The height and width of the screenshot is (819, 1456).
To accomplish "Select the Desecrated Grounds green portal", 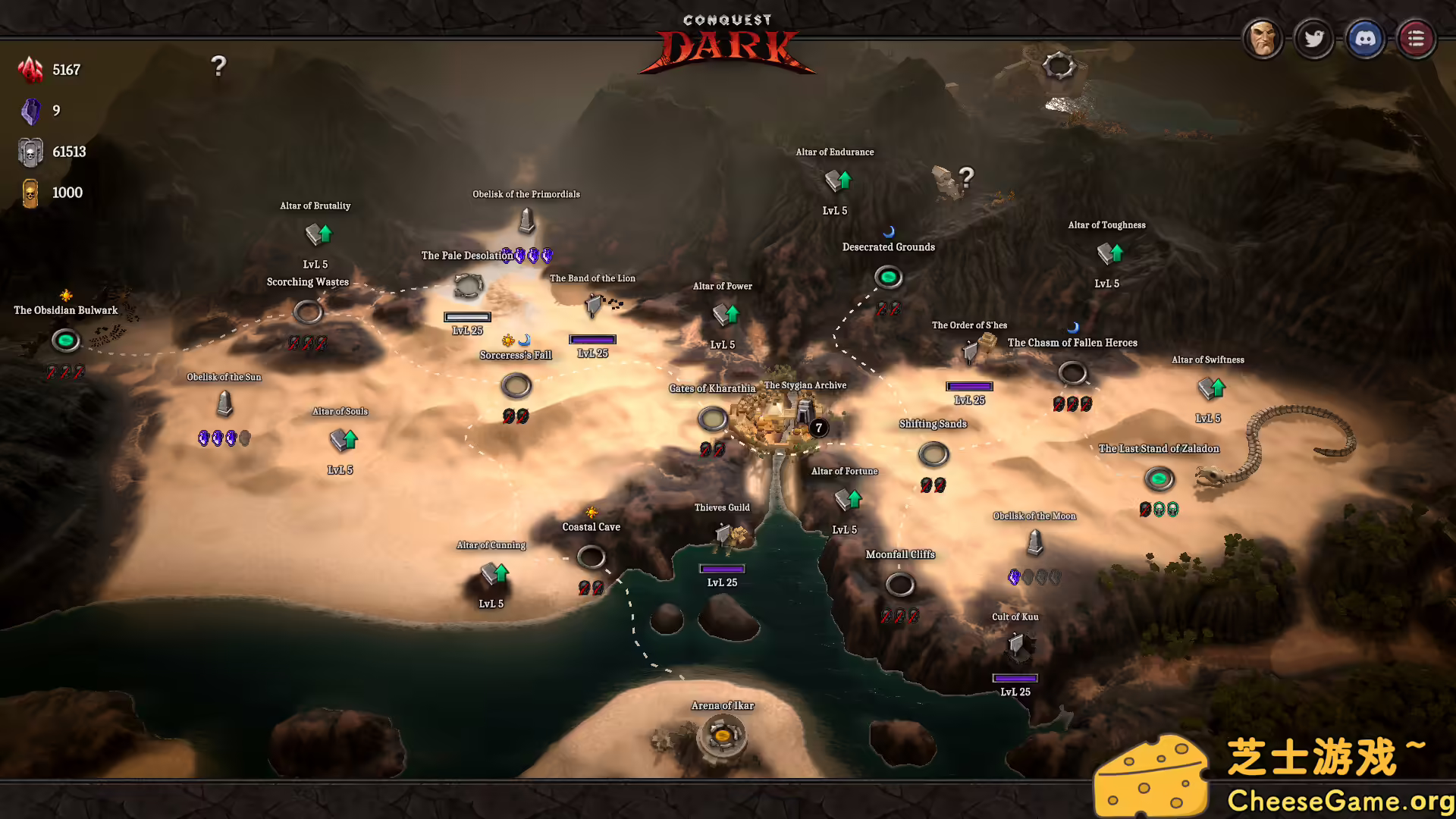I will pos(888,278).
